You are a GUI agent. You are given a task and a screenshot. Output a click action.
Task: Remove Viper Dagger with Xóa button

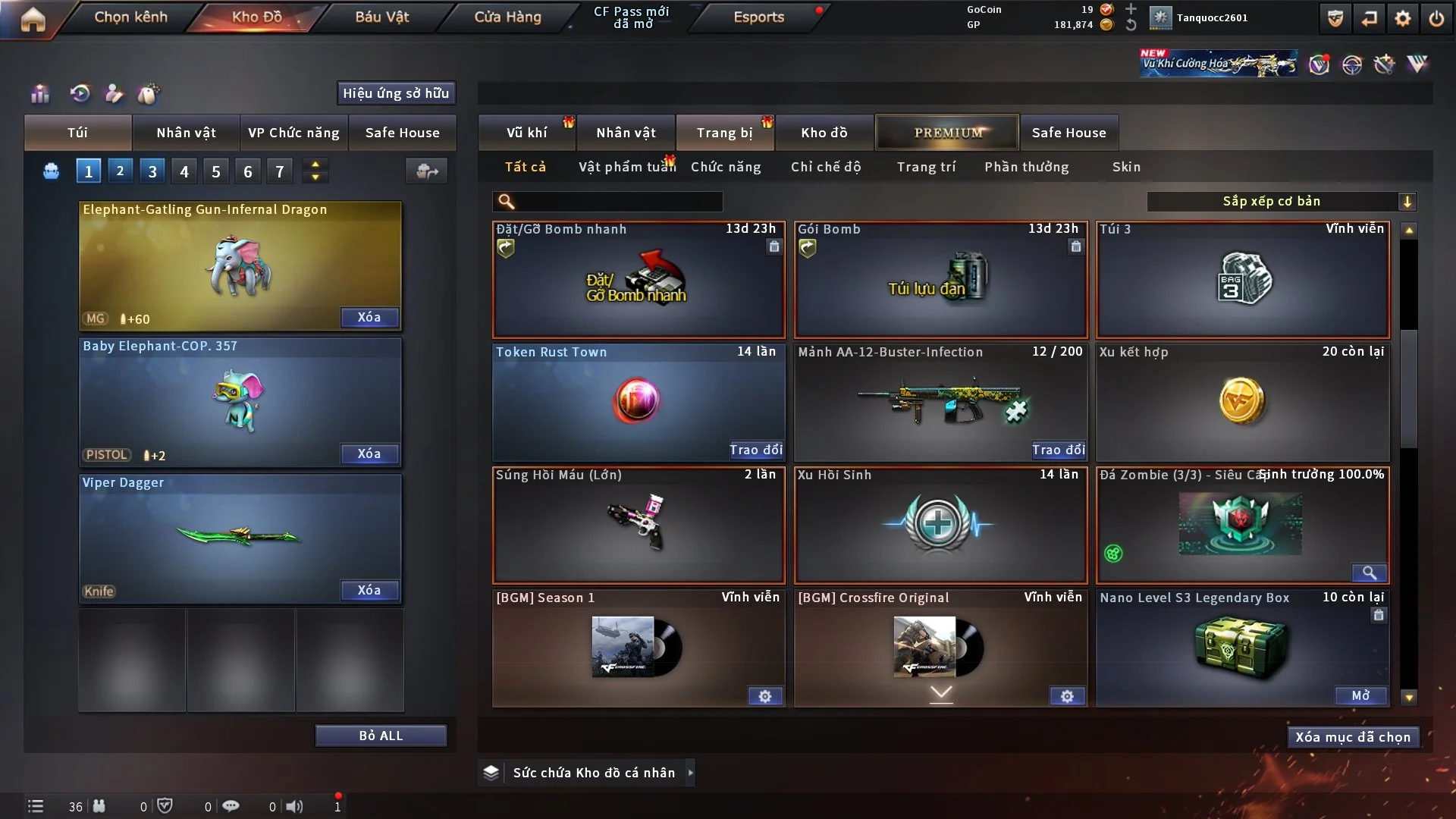coord(369,590)
